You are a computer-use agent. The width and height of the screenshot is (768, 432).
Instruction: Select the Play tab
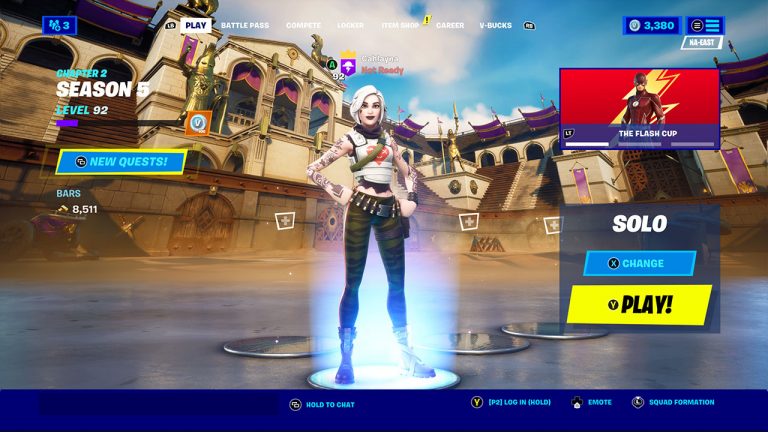click(196, 25)
